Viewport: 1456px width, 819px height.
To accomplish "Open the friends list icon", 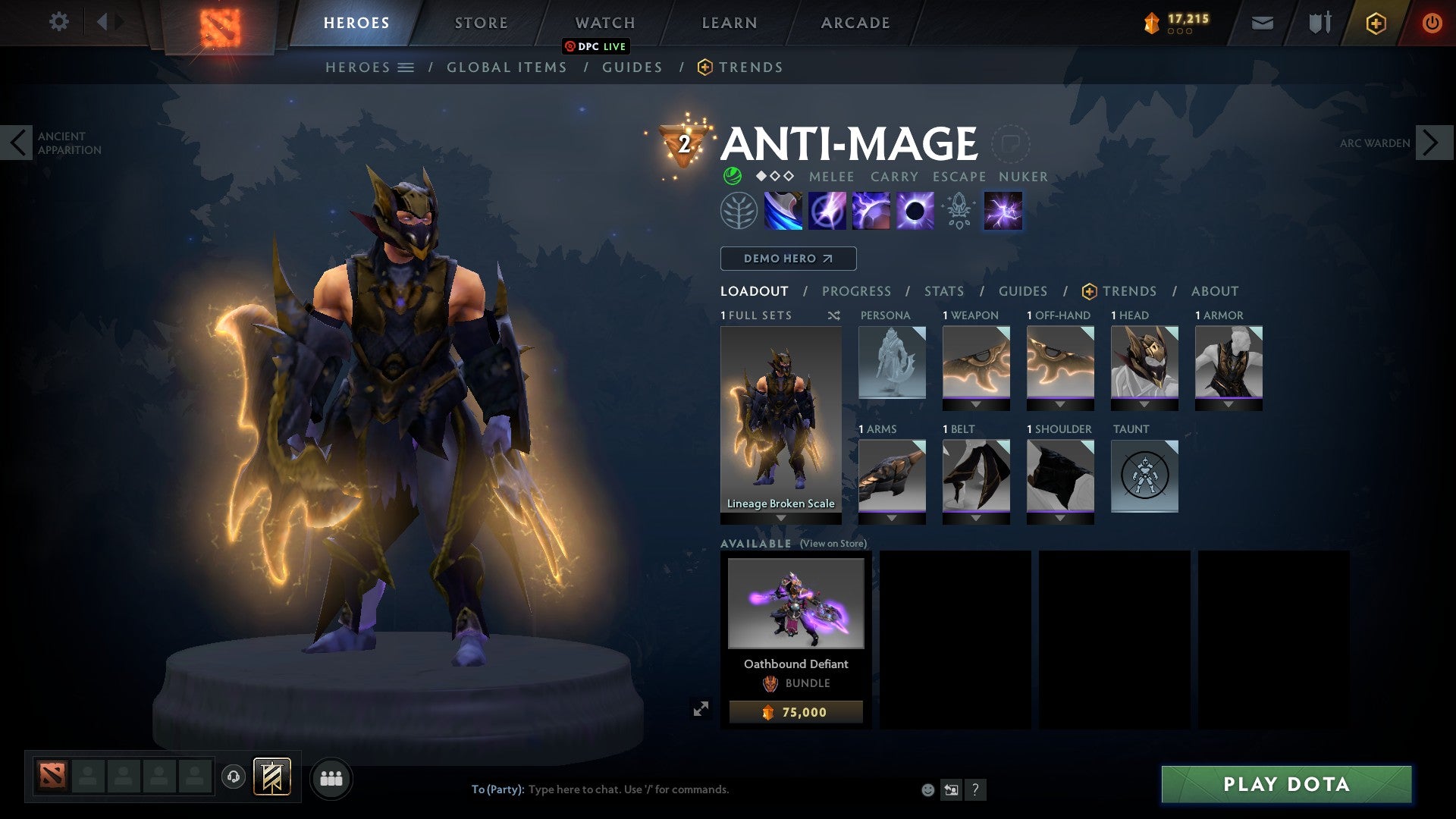I will 331,778.
